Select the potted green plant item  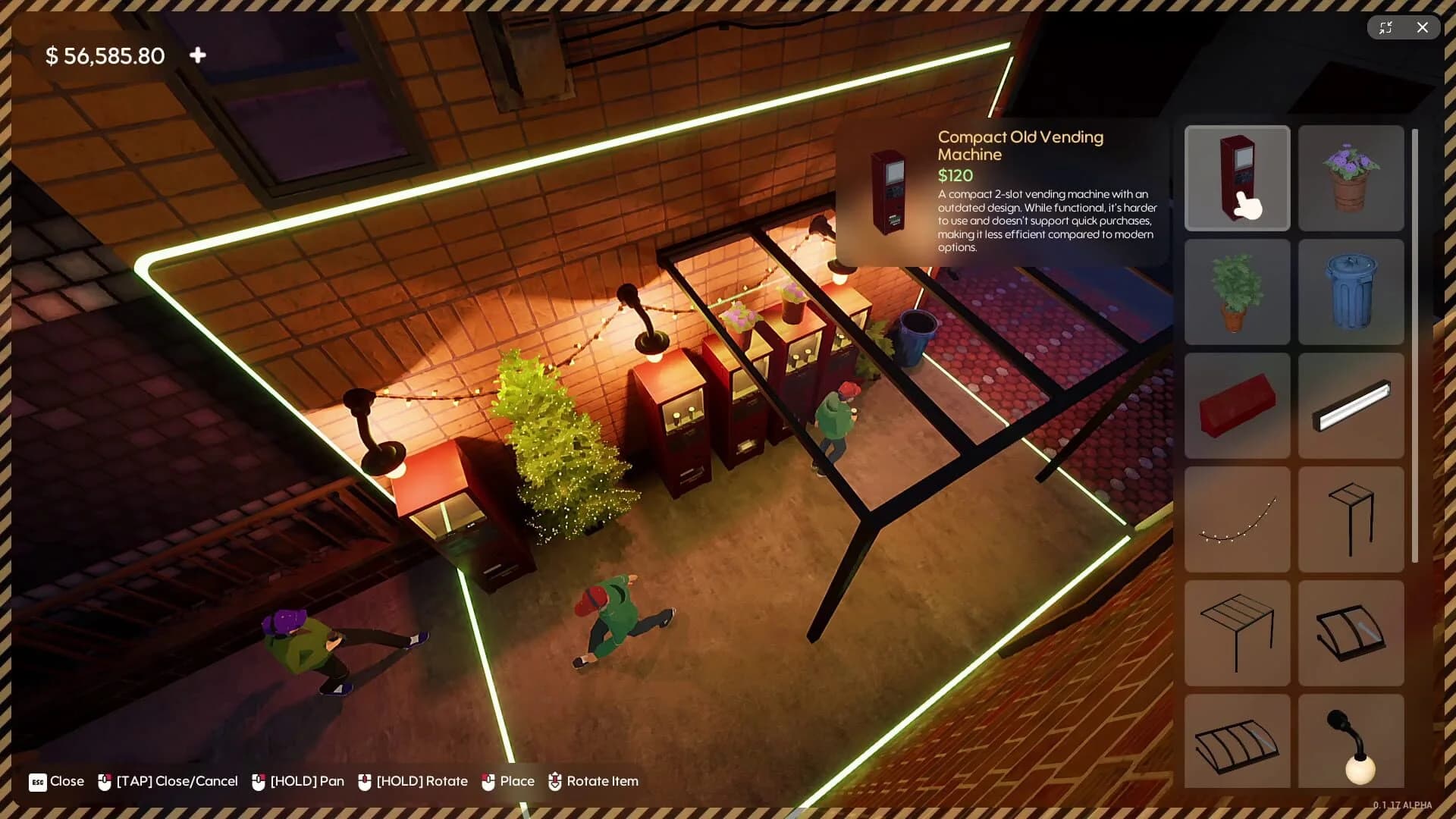point(1236,292)
